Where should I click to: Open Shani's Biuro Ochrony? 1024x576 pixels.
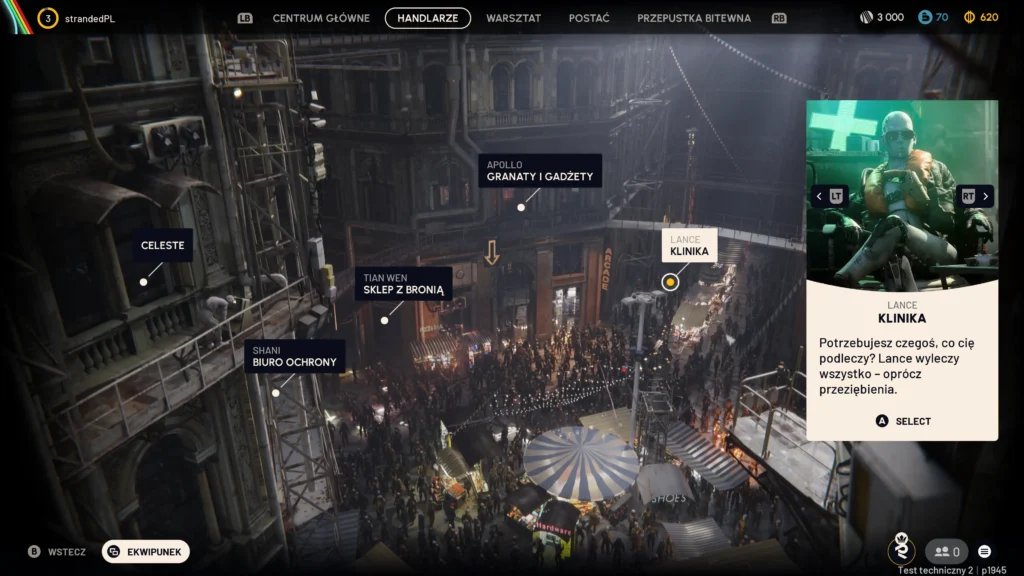pos(294,356)
